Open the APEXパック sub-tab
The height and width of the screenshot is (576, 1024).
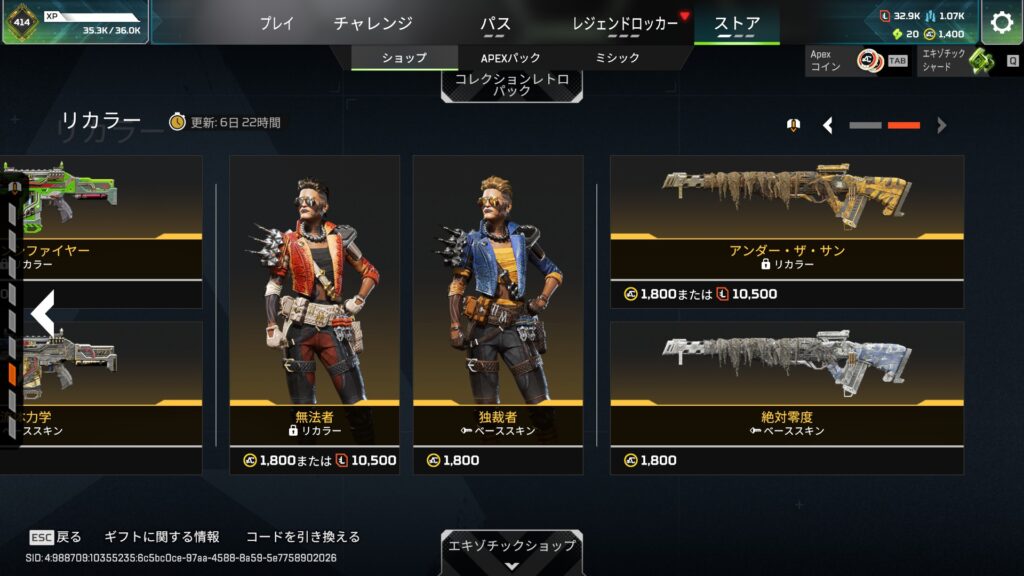tap(511, 58)
